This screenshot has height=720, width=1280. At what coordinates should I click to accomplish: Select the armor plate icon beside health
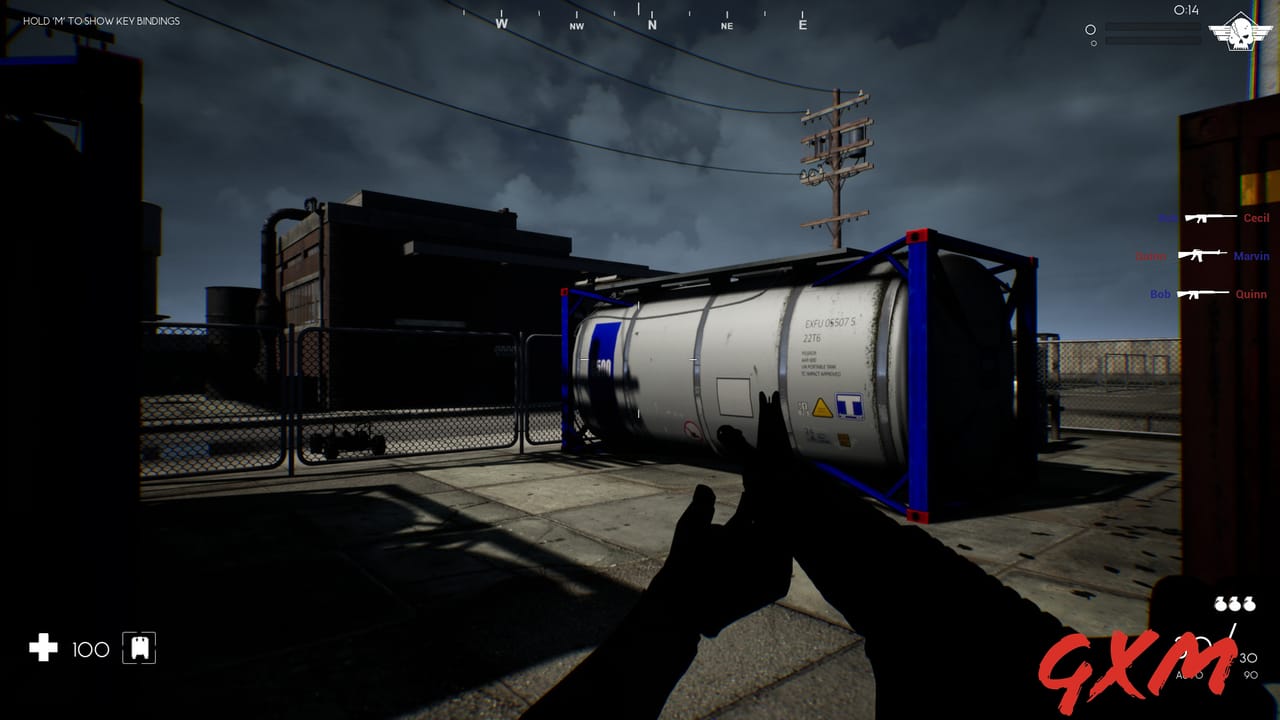(x=137, y=648)
